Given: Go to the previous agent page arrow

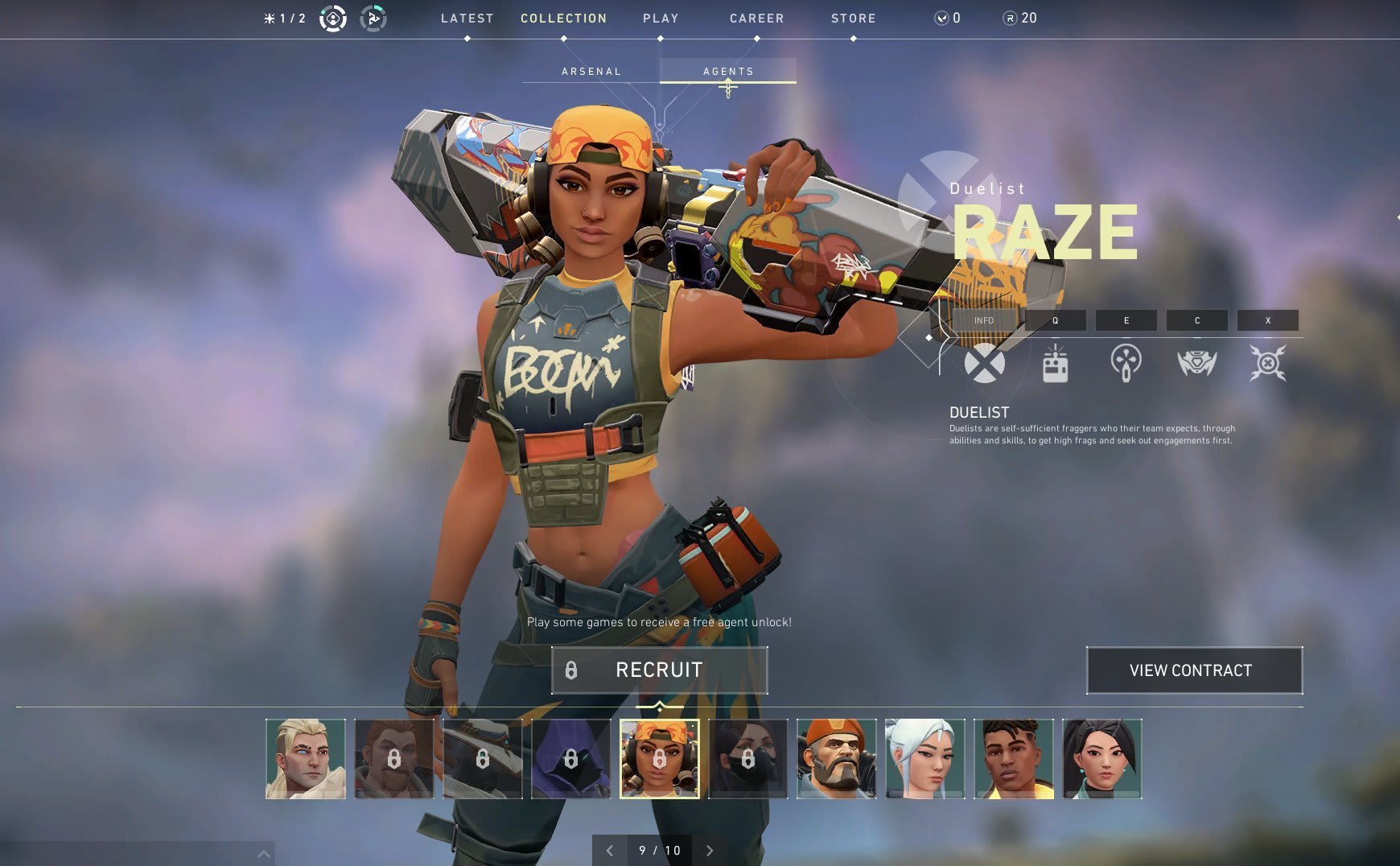Looking at the screenshot, I should [610, 851].
